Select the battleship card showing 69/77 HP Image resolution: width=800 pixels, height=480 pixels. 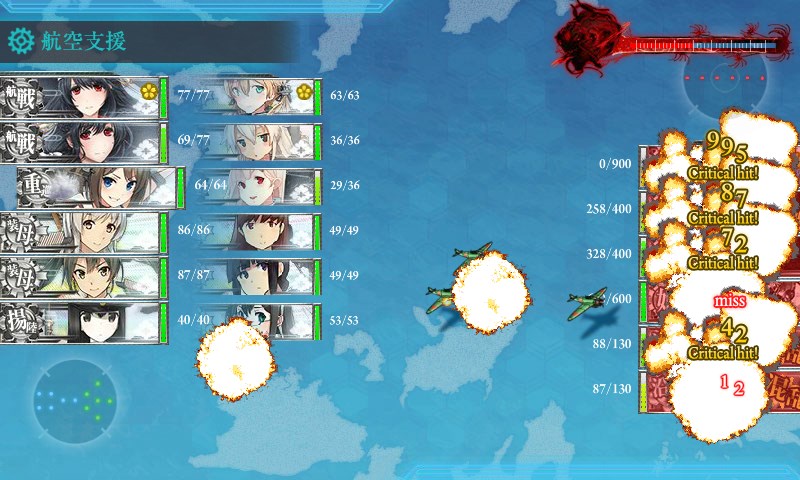pos(80,142)
